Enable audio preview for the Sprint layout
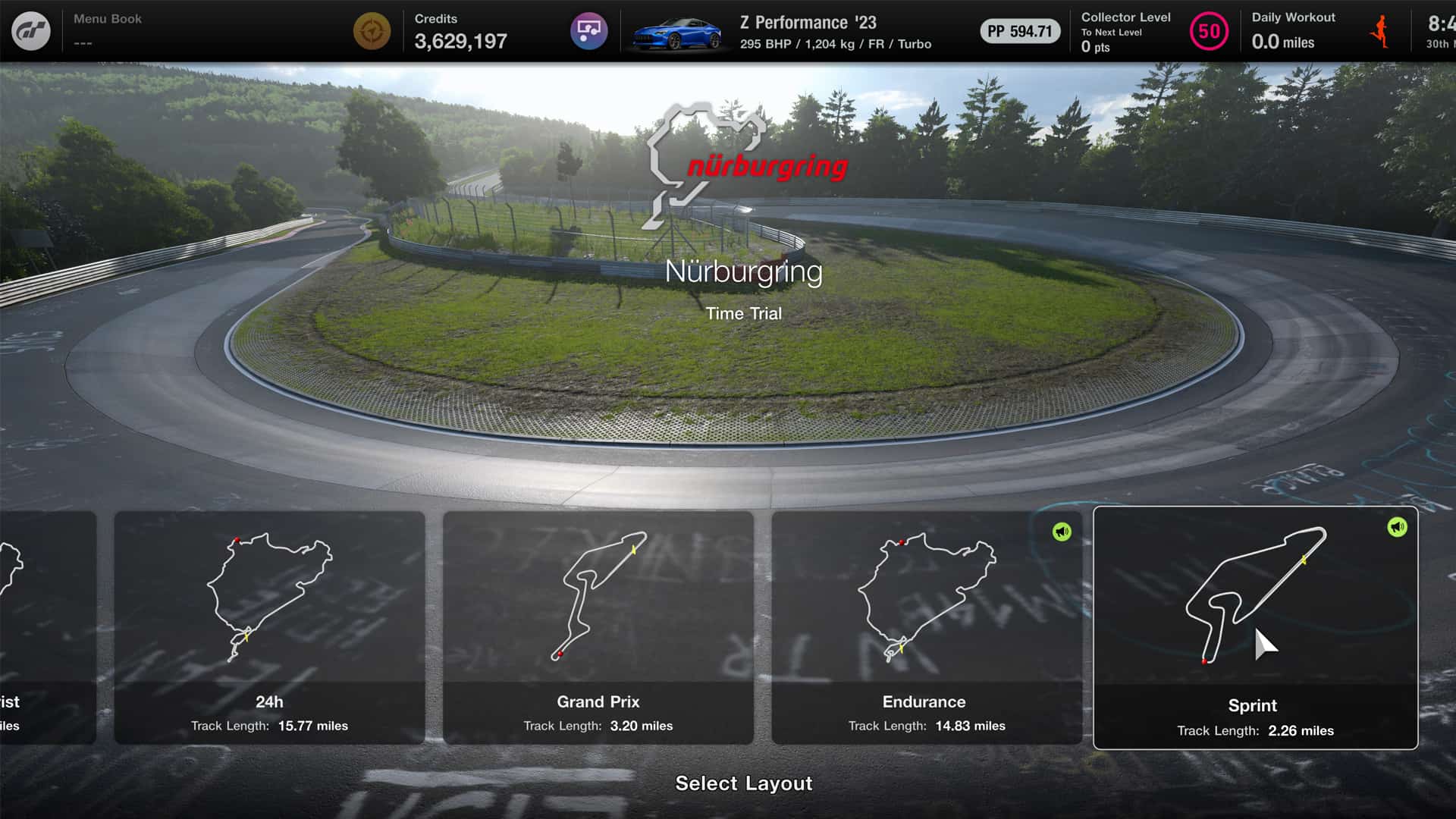The height and width of the screenshot is (819, 1456). pyautogui.click(x=1398, y=527)
